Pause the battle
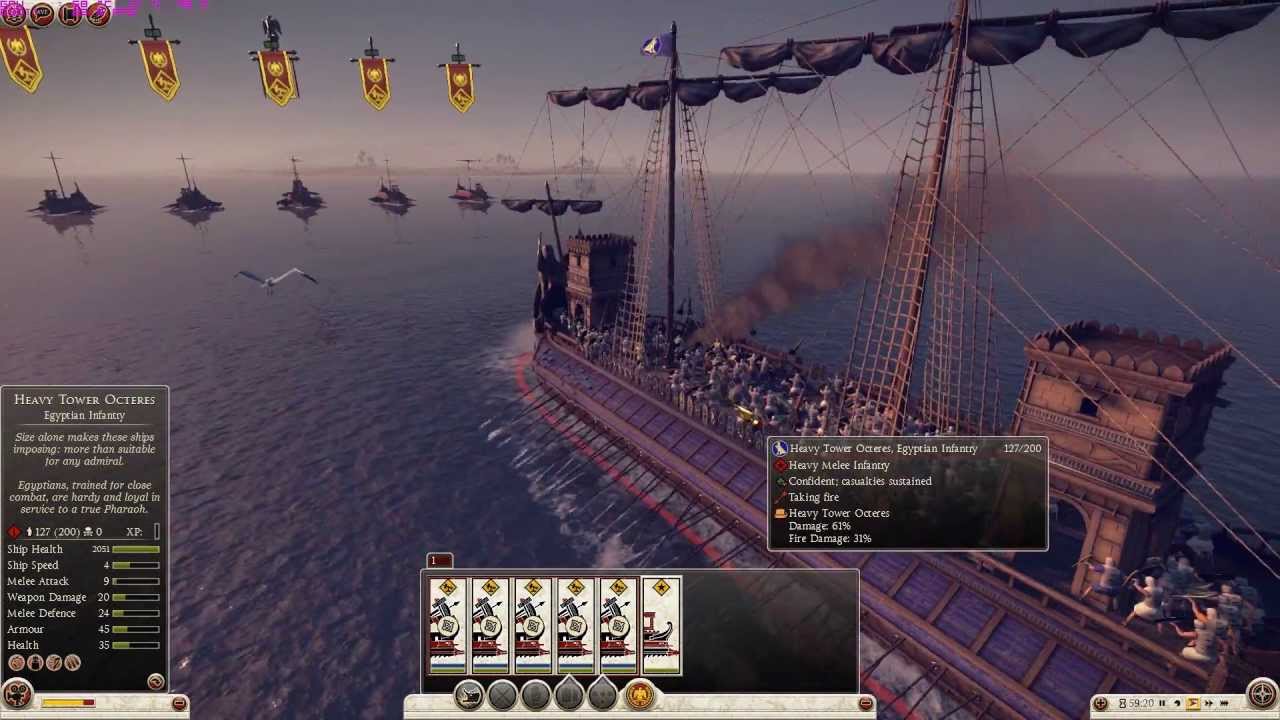 tap(1161, 704)
